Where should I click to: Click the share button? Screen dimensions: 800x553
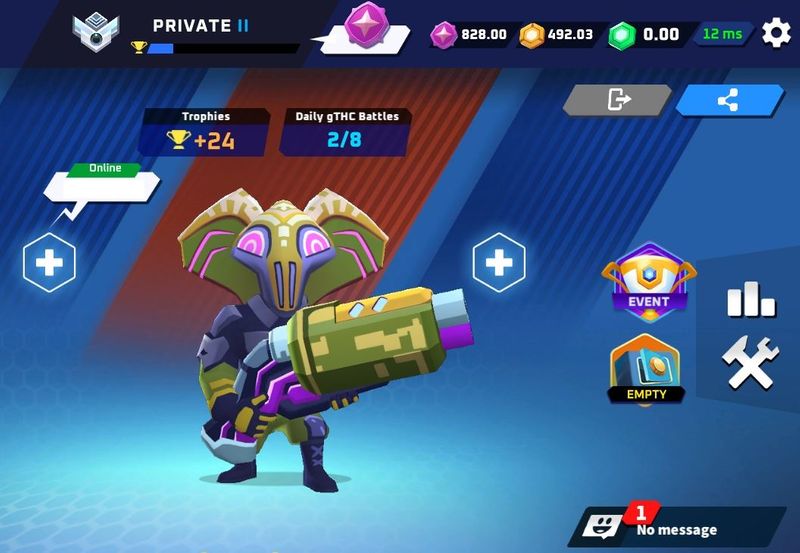click(x=729, y=100)
